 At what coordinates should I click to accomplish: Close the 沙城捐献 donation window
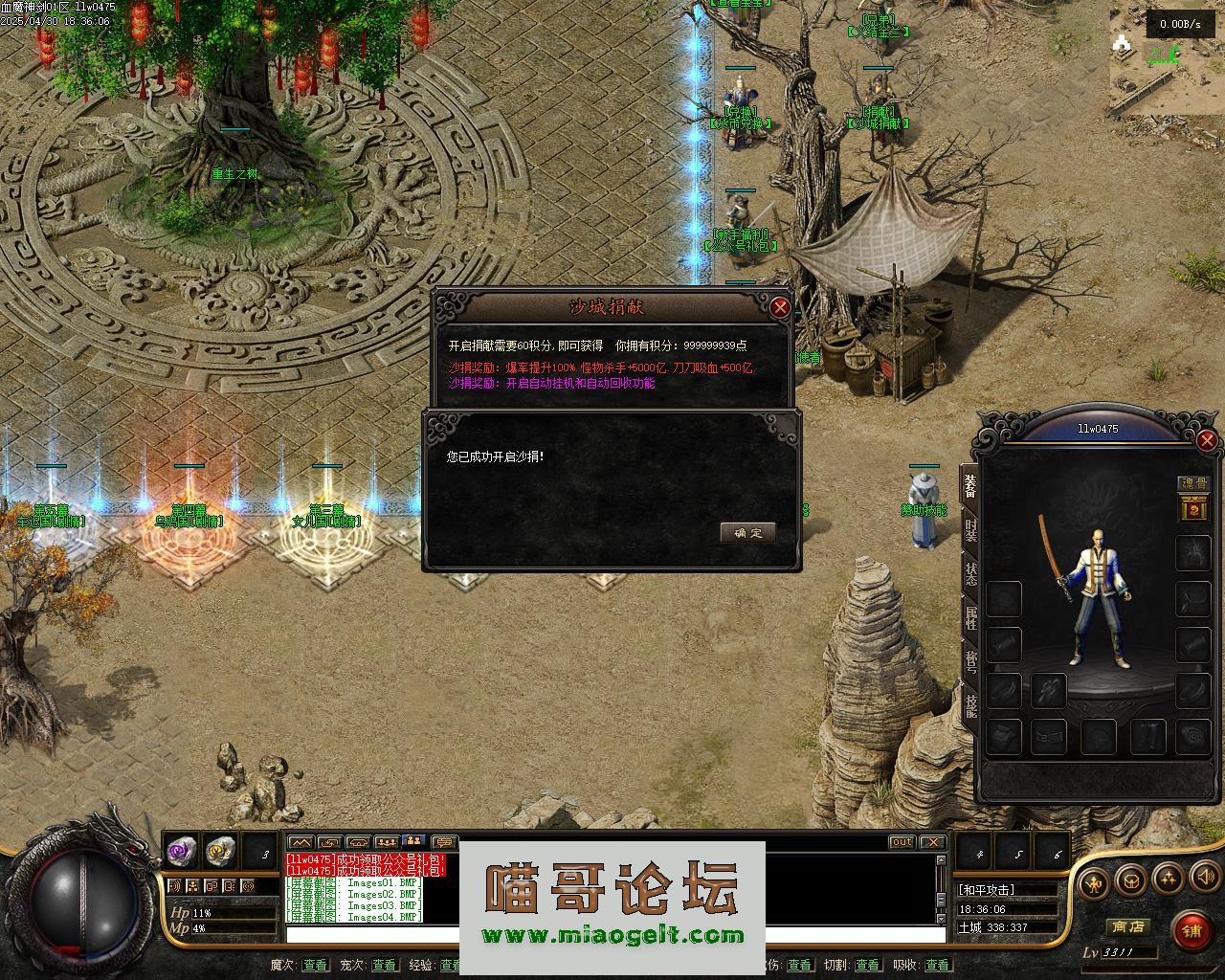pyautogui.click(x=781, y=307)
